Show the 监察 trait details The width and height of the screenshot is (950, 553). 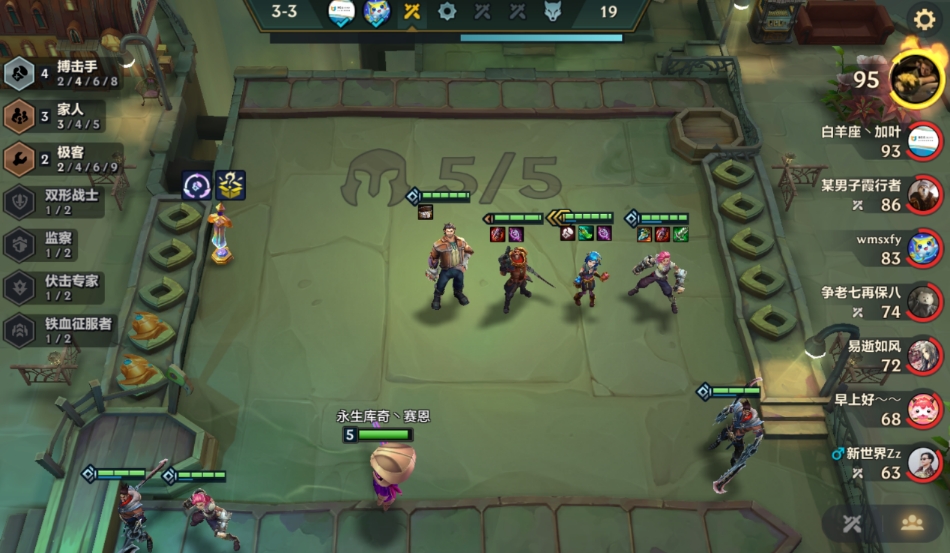click(x=60, y=245)
